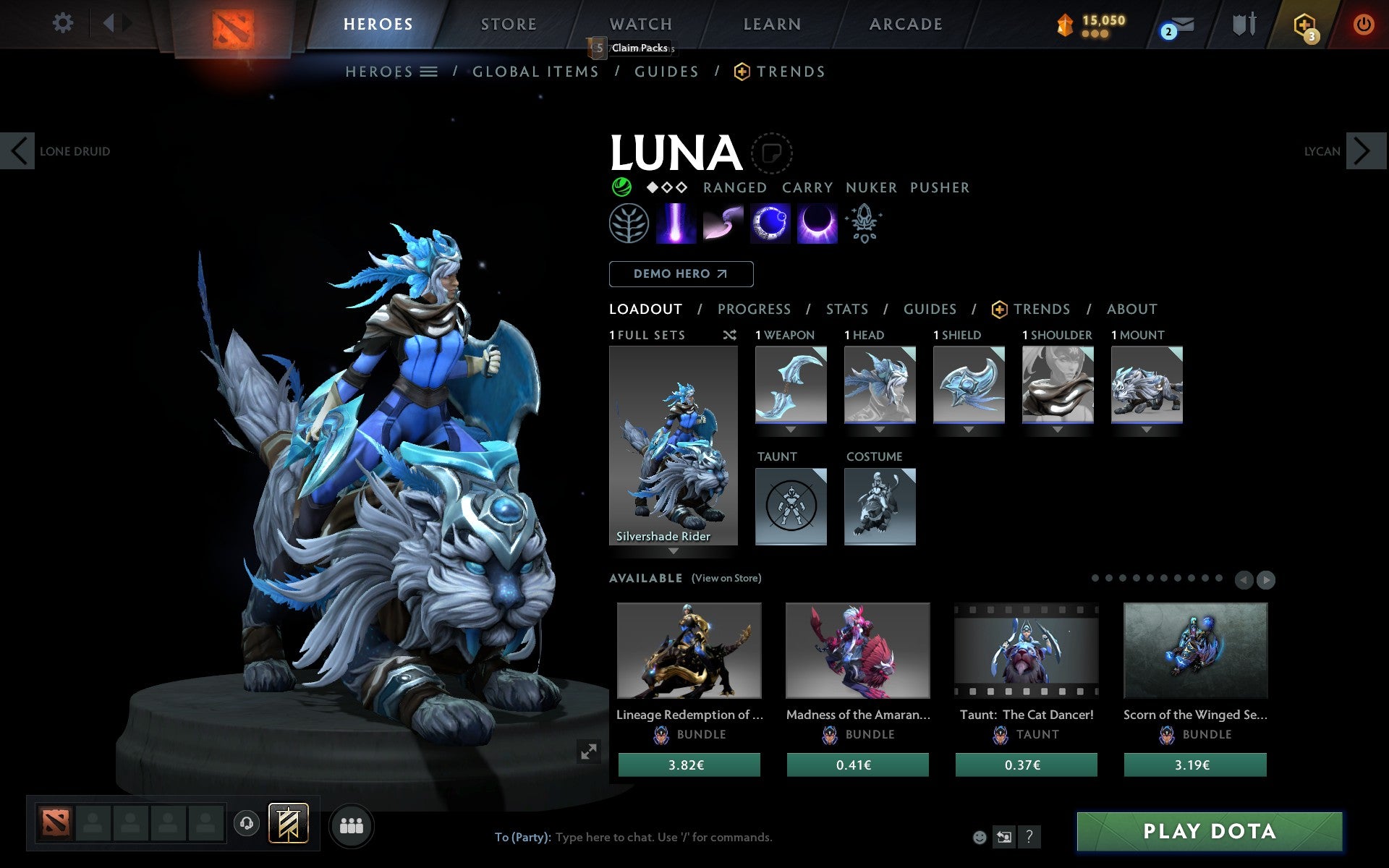Screen dimensions: 1389x868
Task: Click the power/logout icon
Action: point(1363,24)
